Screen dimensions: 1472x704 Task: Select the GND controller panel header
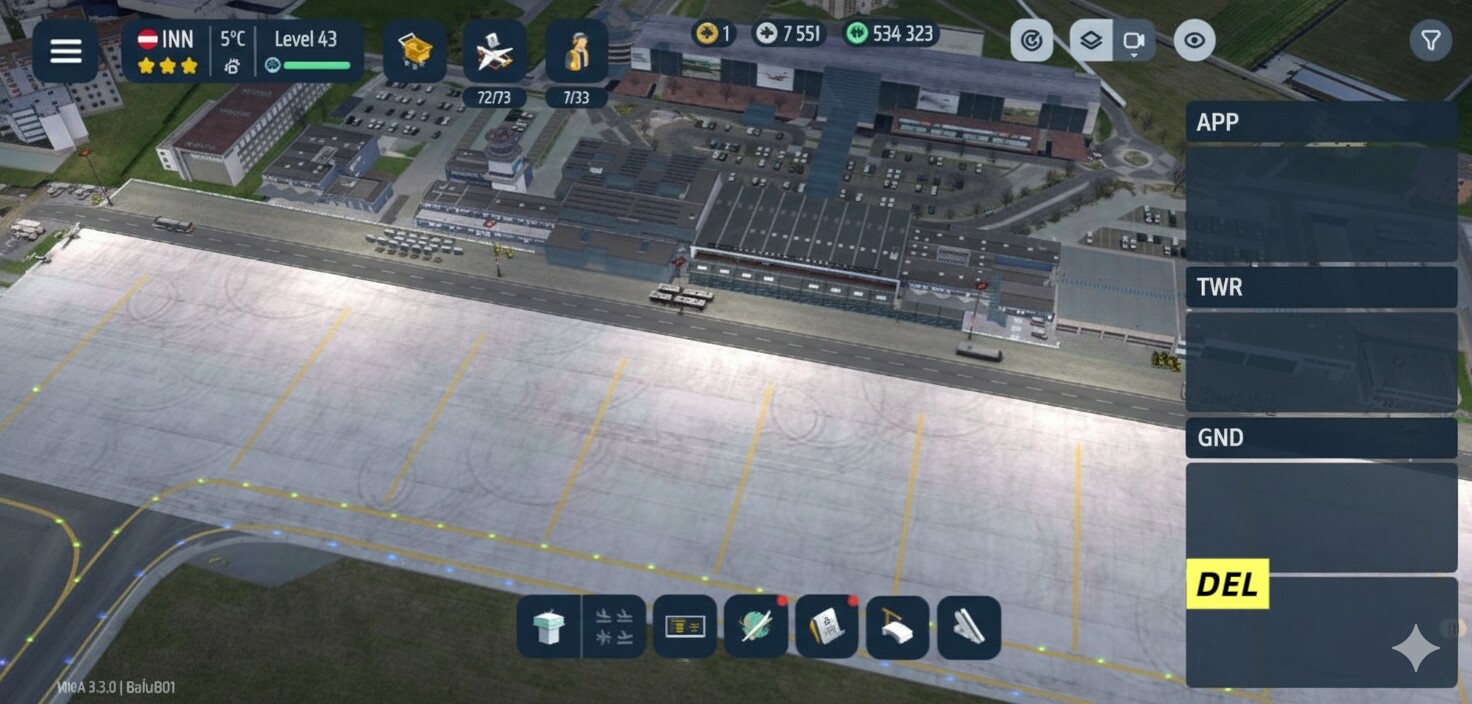(x=1320, y=438)
